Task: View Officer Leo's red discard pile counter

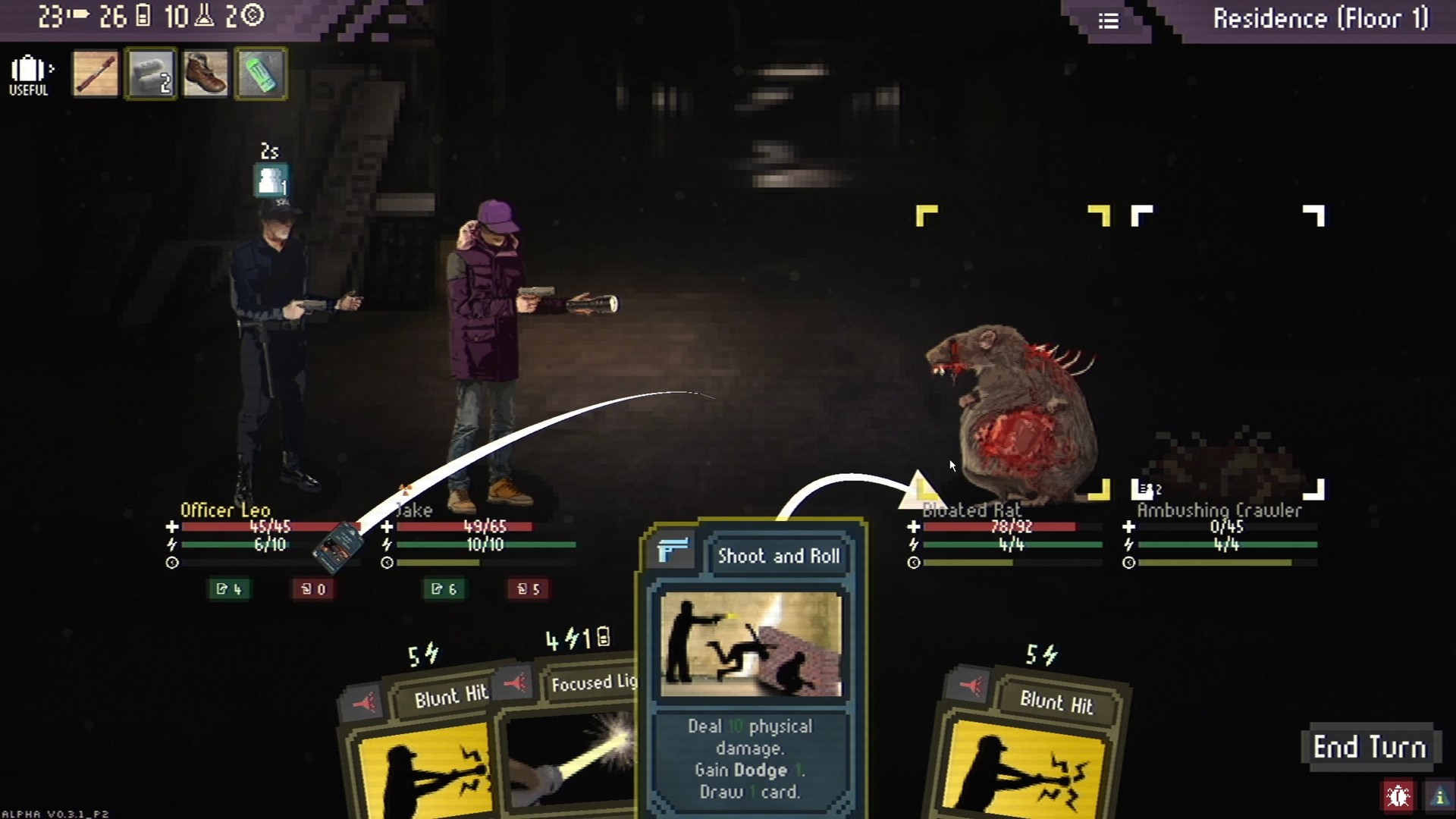Action: point(313,589)
